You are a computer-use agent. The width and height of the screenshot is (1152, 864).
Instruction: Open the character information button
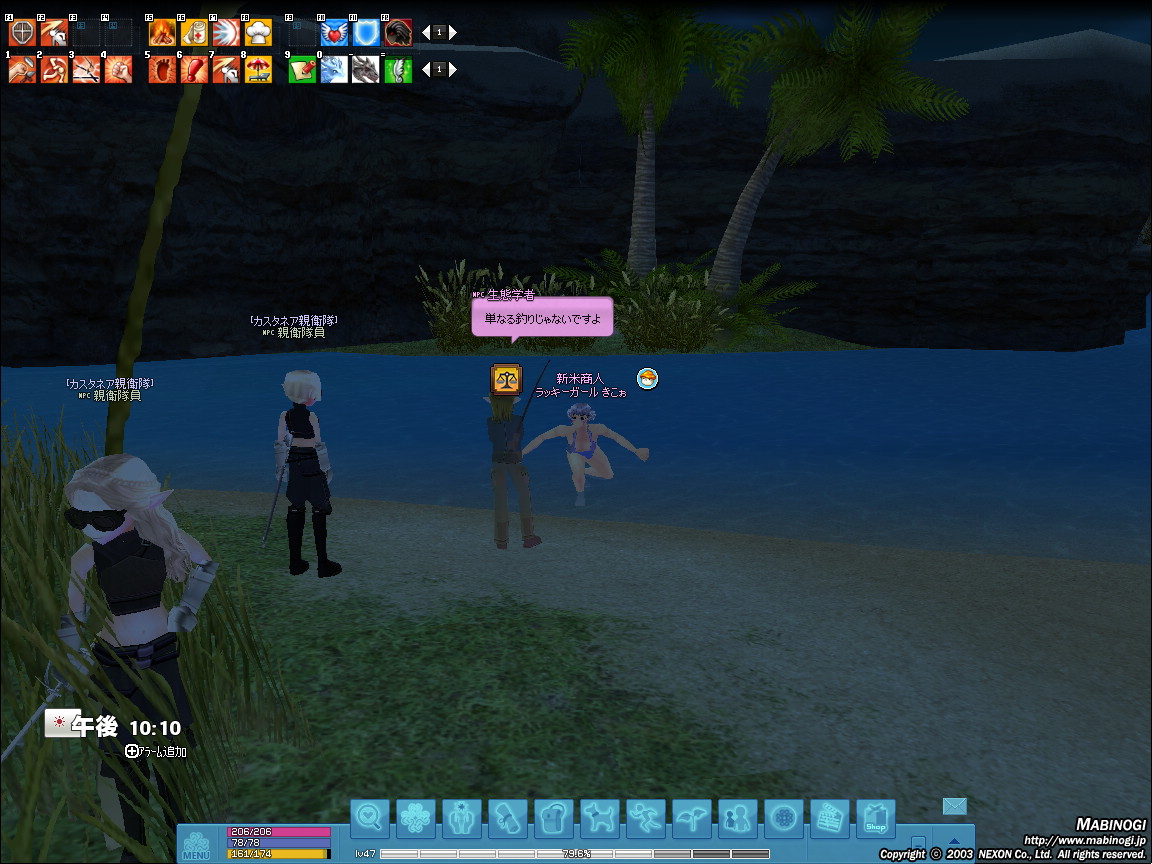click(x=462, y=819)
